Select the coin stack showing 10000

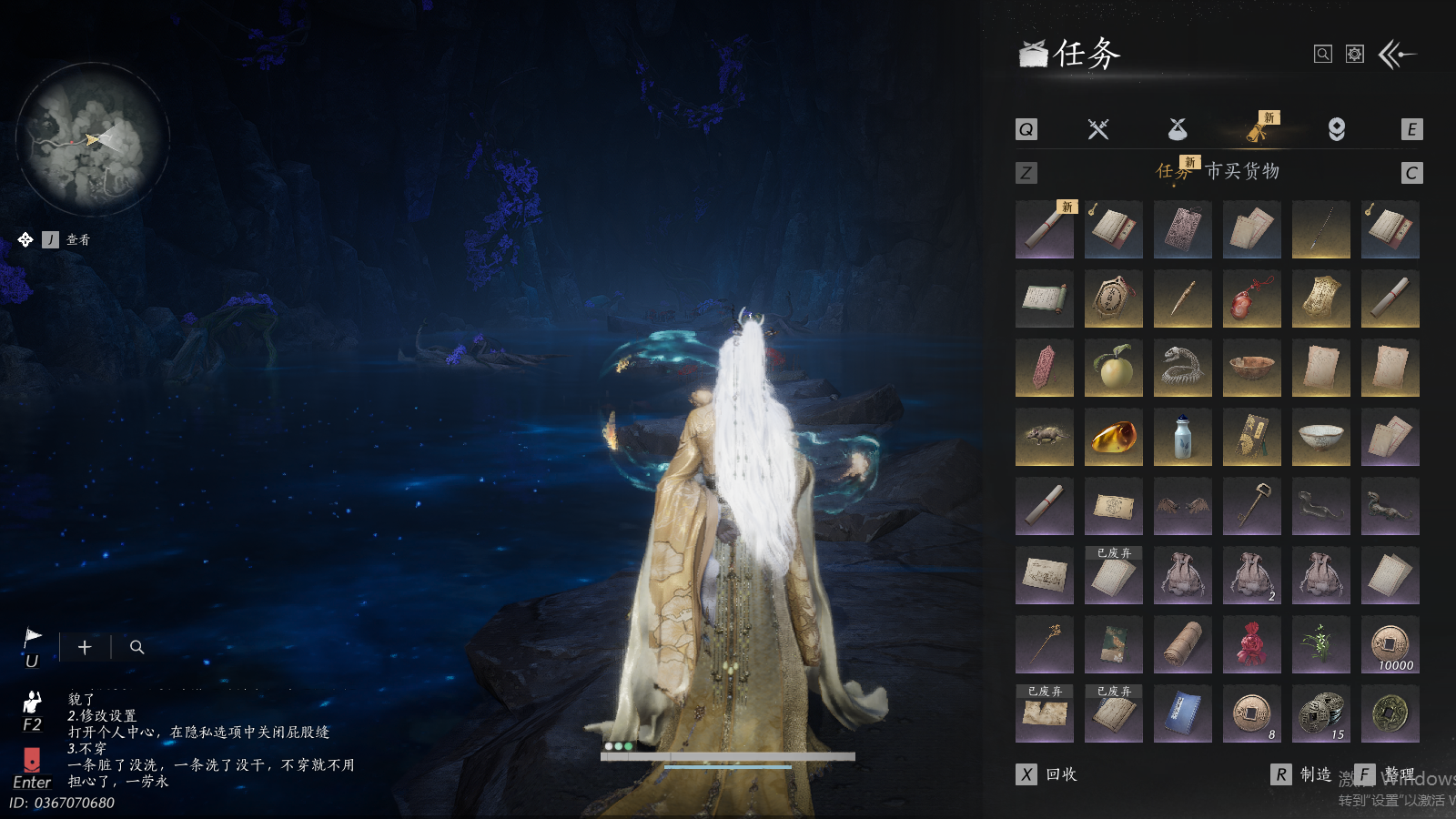click(1390, 644)
